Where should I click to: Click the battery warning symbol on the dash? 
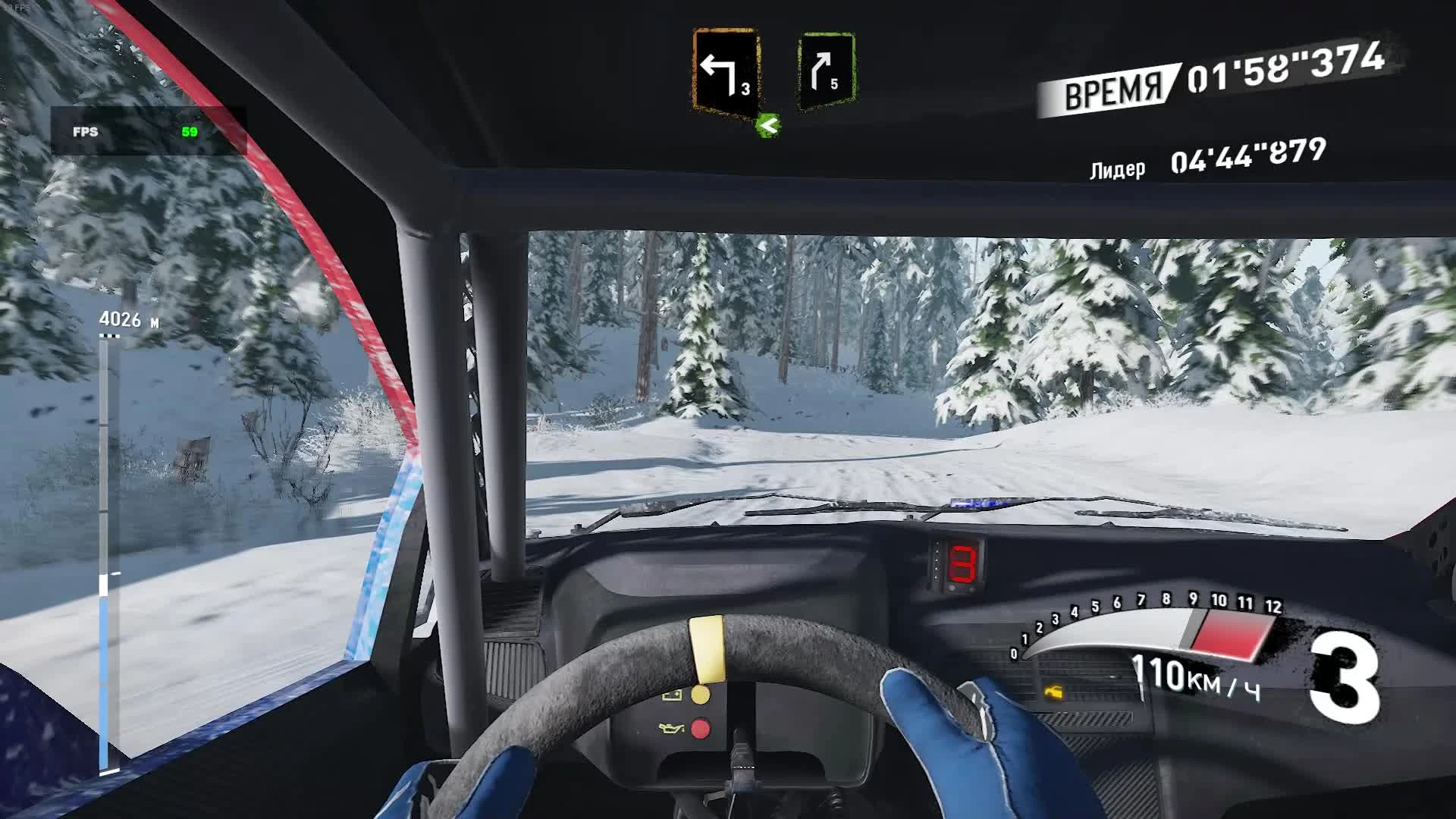672,695
